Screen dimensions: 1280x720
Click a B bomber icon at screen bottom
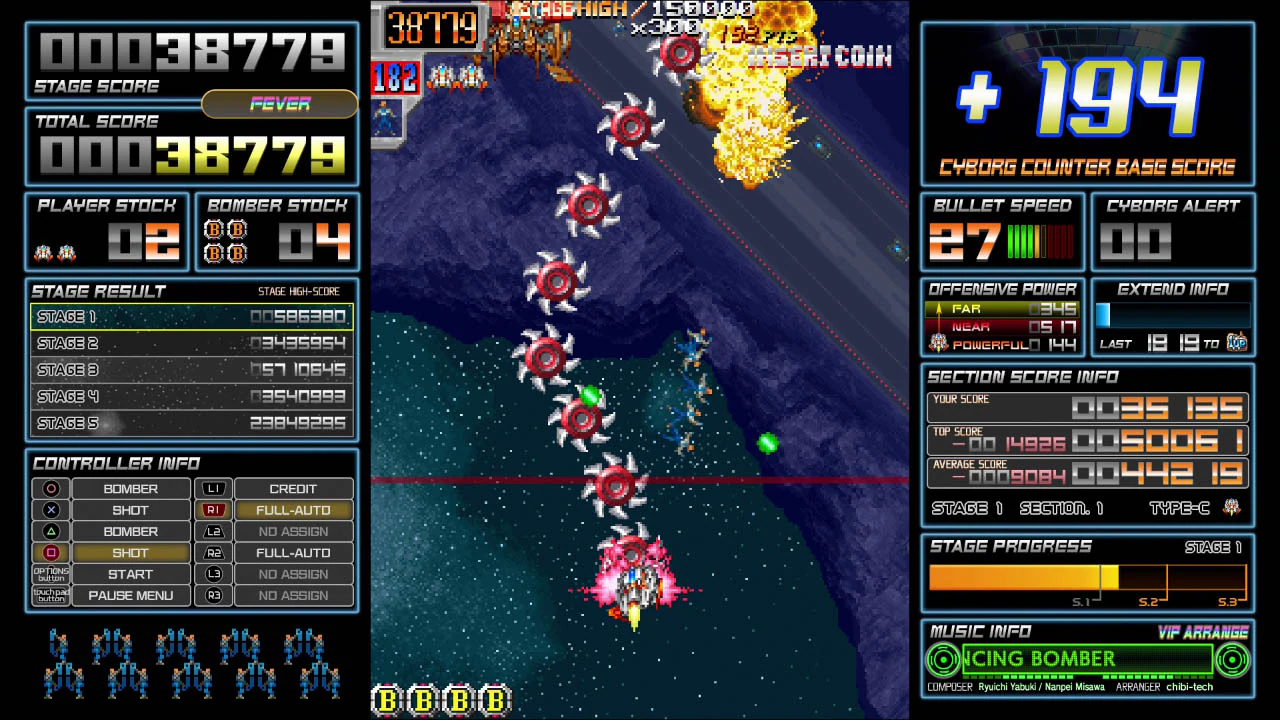click(x=387, y=700)
